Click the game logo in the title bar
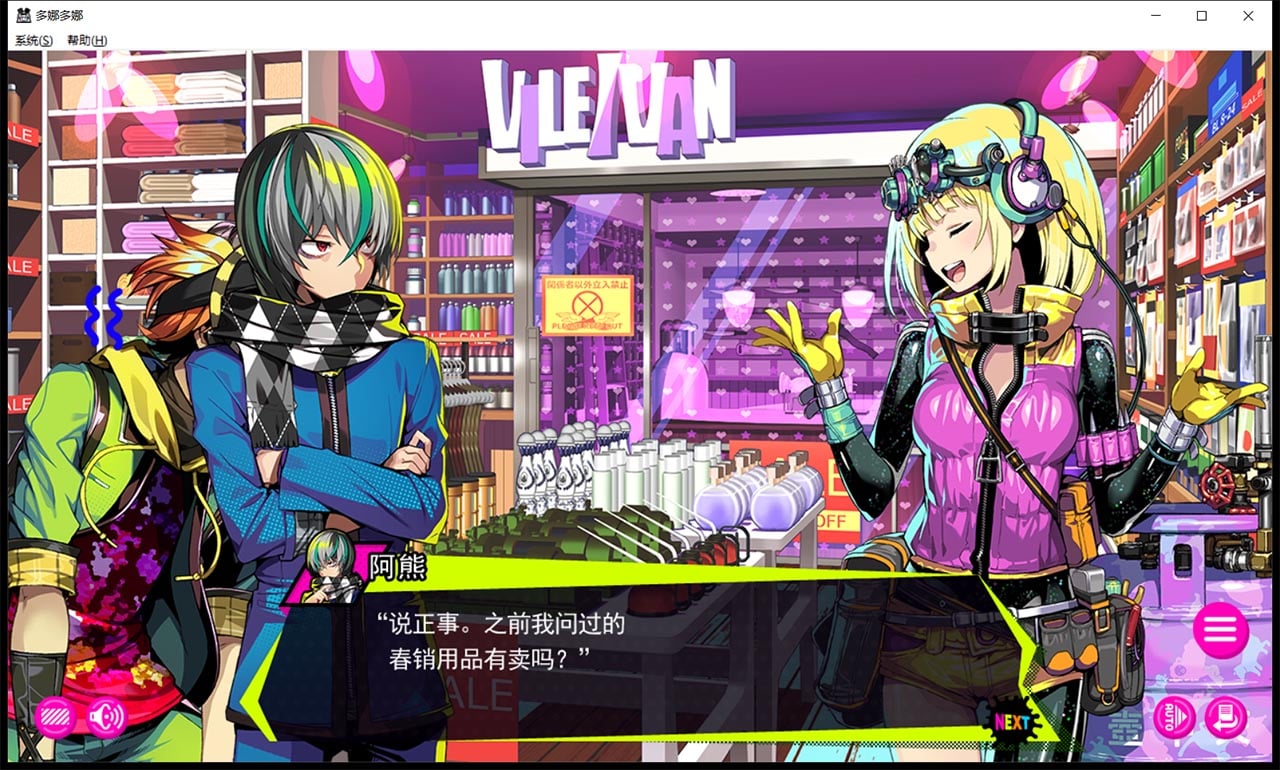Viewport: 1280px width, 770px height. tap(22, 15)
